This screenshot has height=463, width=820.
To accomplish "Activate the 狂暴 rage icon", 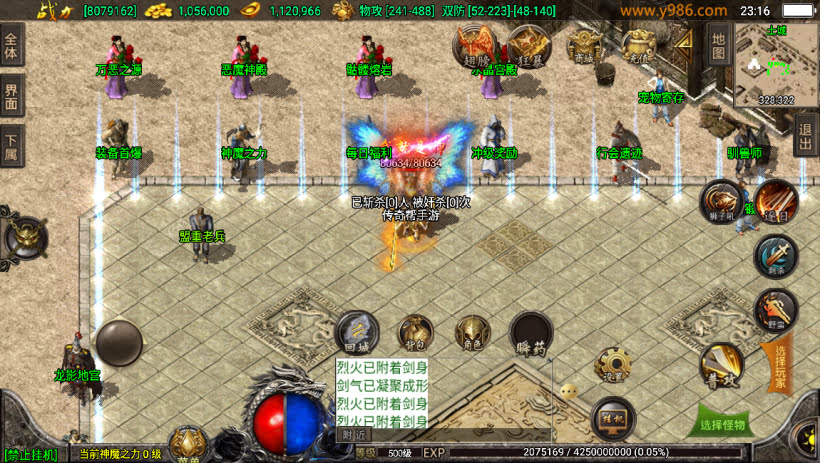I will [x=527, y=44].
